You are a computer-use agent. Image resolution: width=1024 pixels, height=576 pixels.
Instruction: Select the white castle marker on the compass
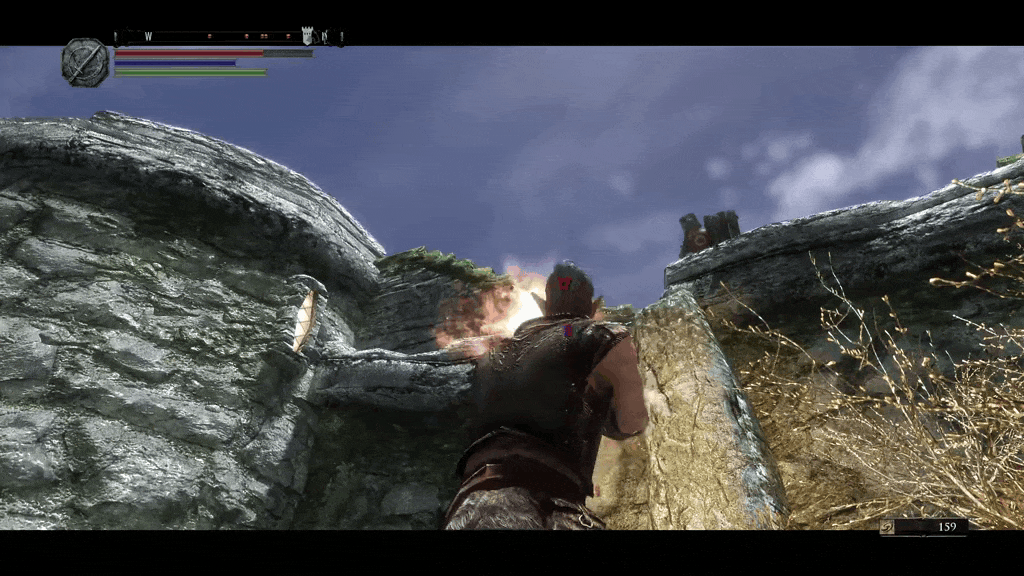307,36
